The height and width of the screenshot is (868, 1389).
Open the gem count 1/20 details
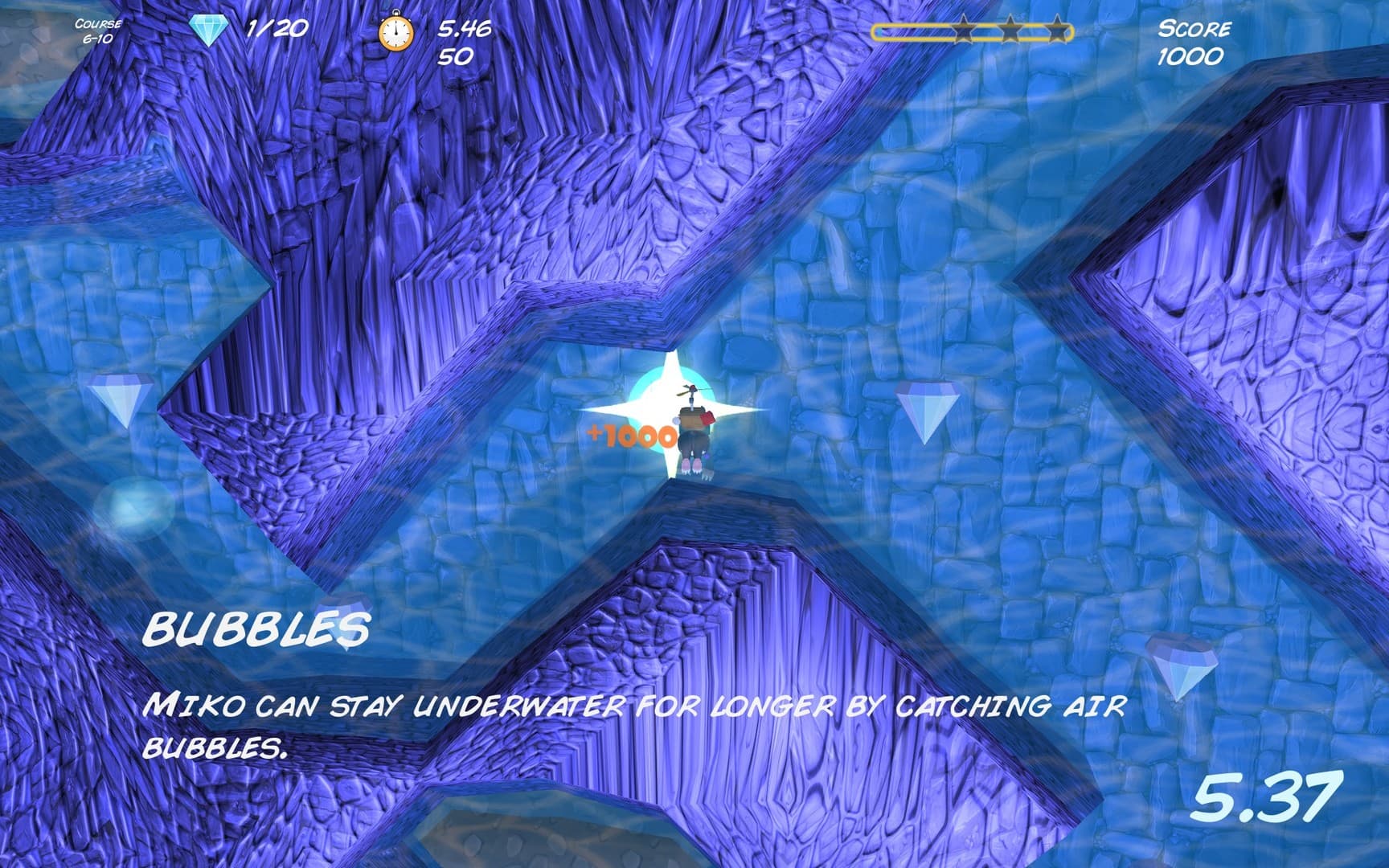point(275,31)
